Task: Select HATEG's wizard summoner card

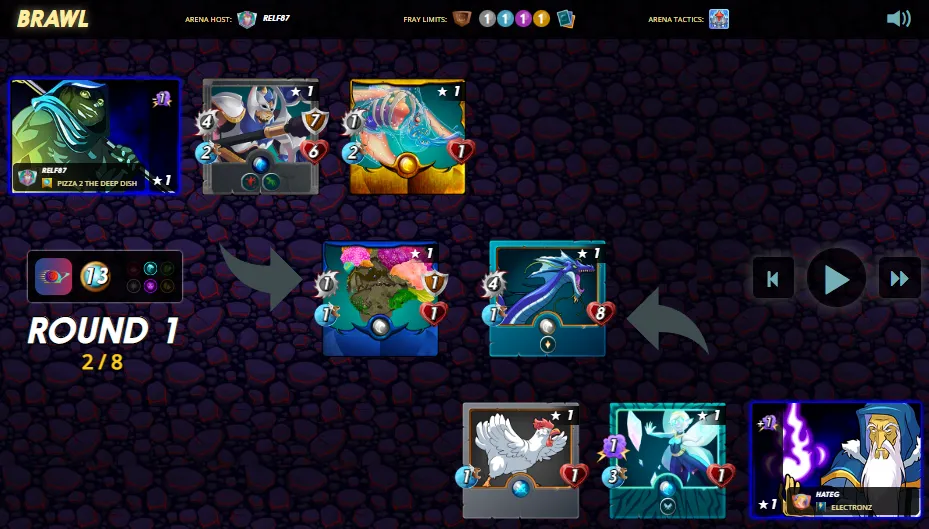Action: click(x=835, y=459)
